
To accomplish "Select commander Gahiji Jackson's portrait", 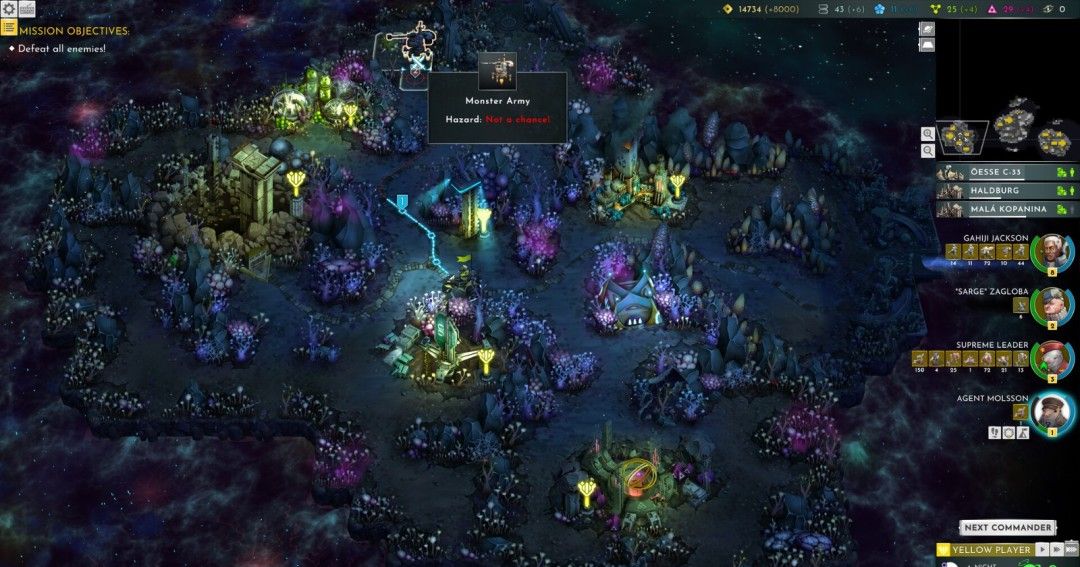I will 1052,251.
